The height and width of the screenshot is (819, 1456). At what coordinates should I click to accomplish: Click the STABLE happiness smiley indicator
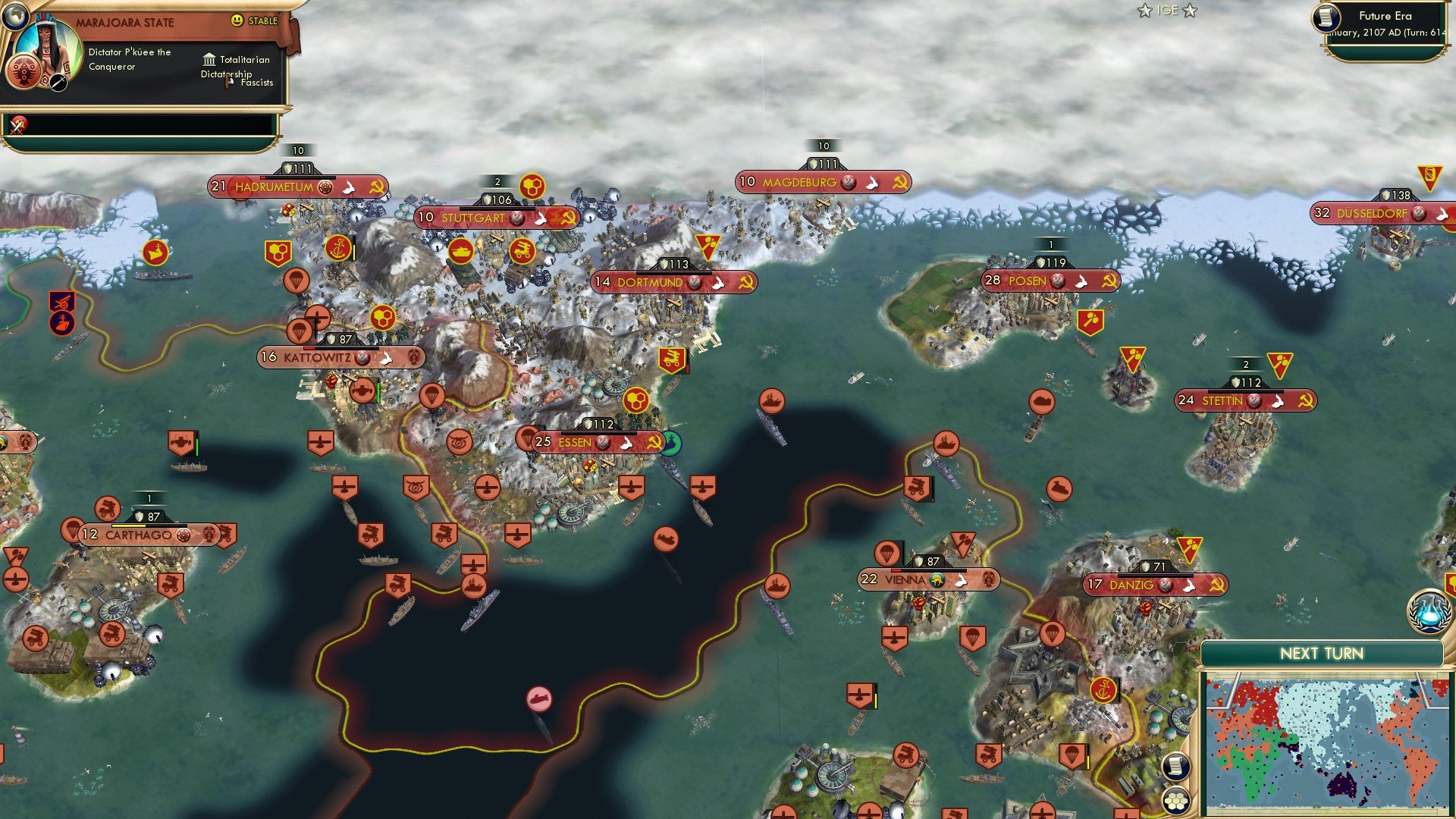pos(239,21)
